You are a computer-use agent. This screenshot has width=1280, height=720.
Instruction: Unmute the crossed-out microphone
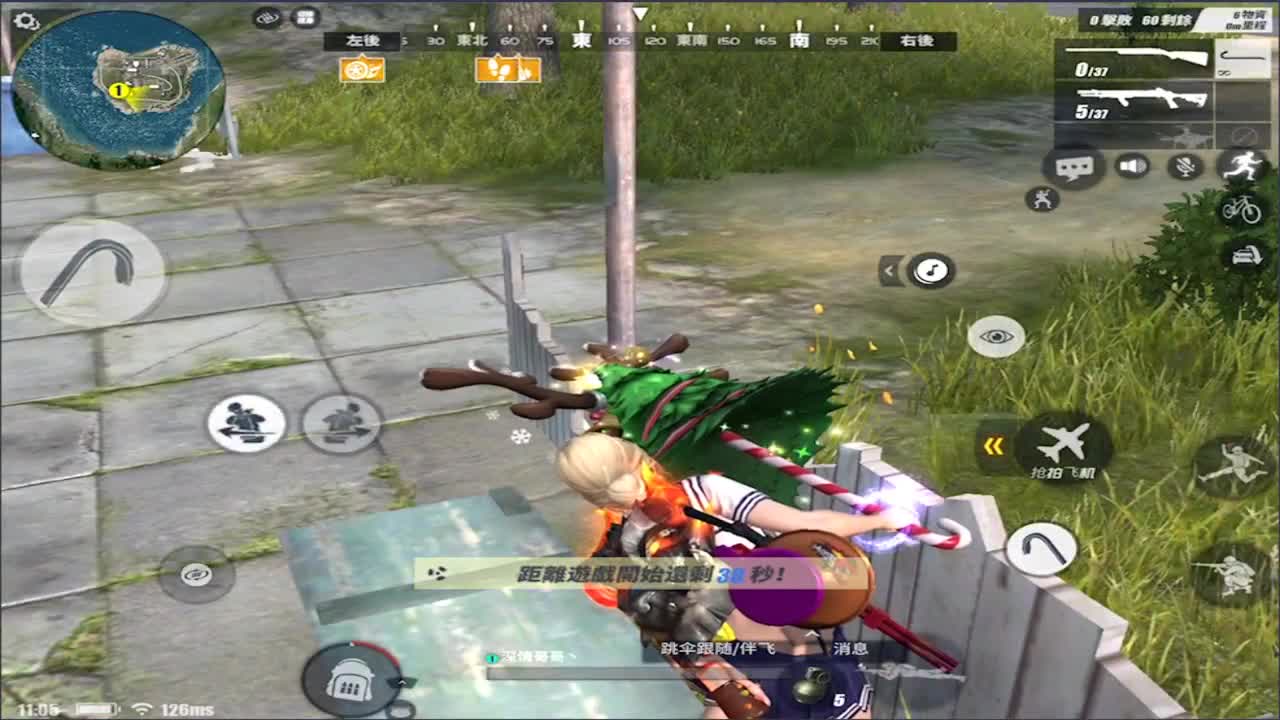click(1184, 167)
